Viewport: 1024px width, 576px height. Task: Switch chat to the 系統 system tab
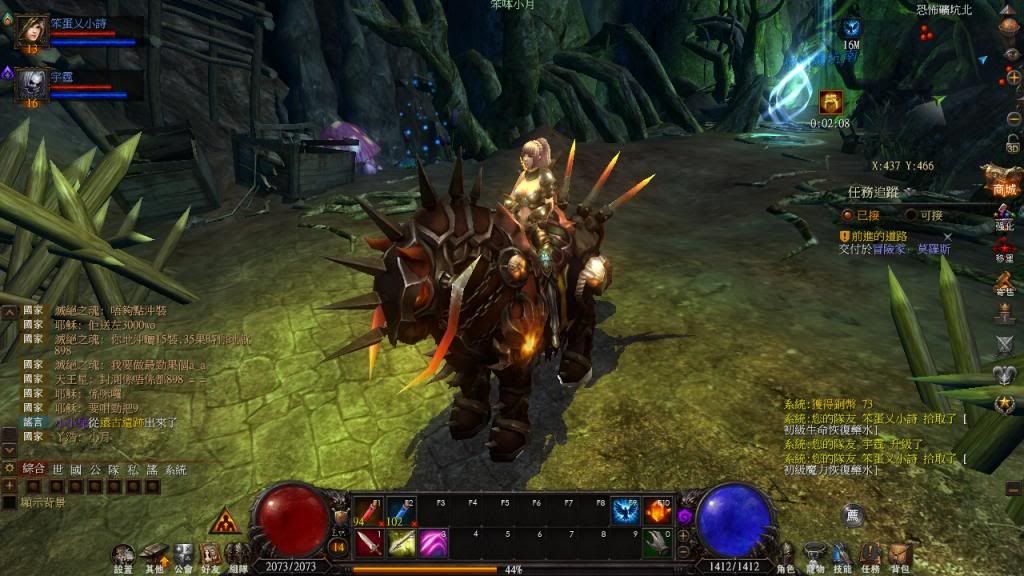click(x=176, y=468)
